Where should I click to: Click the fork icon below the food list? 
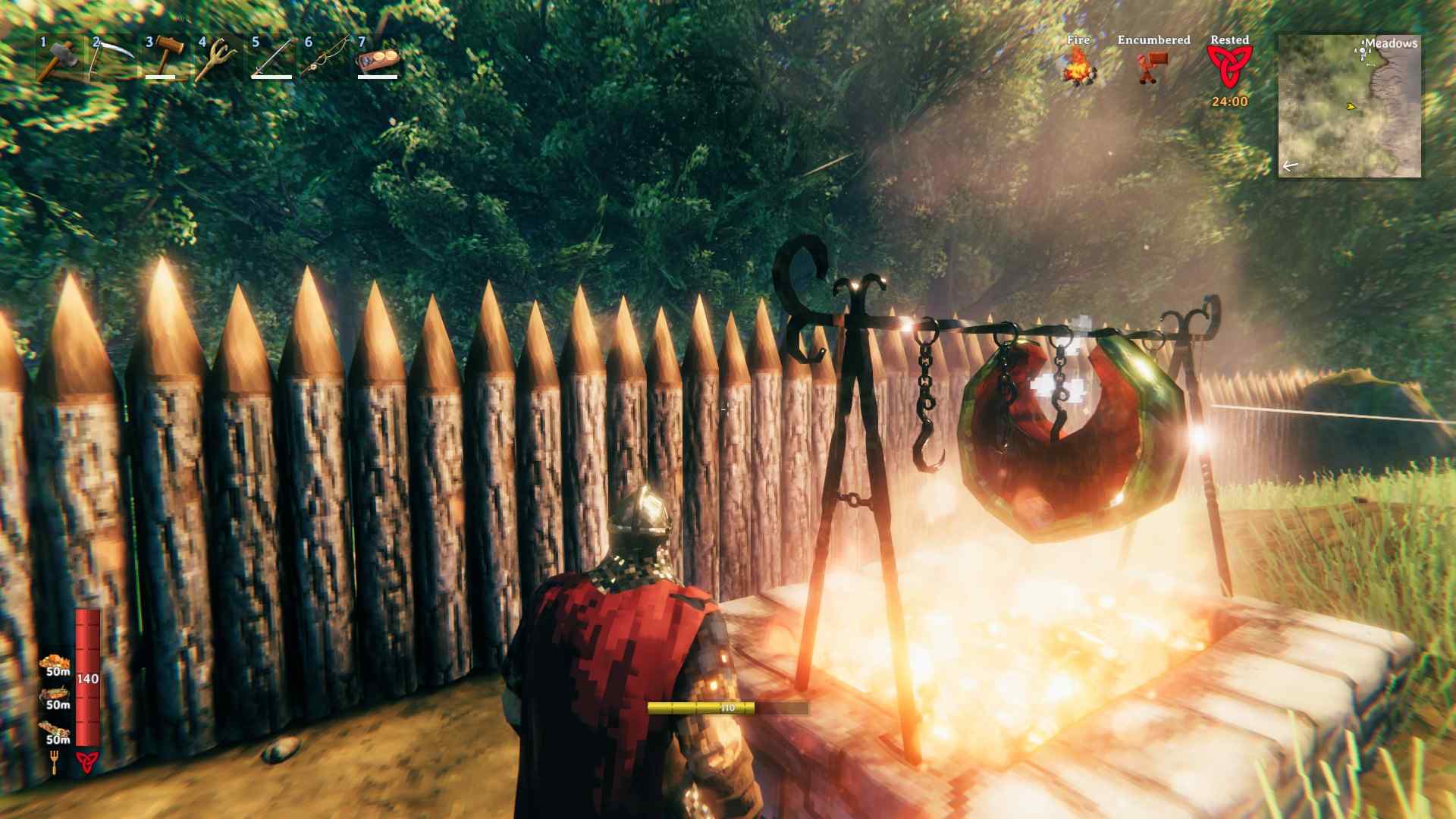[x=55, y=761]
